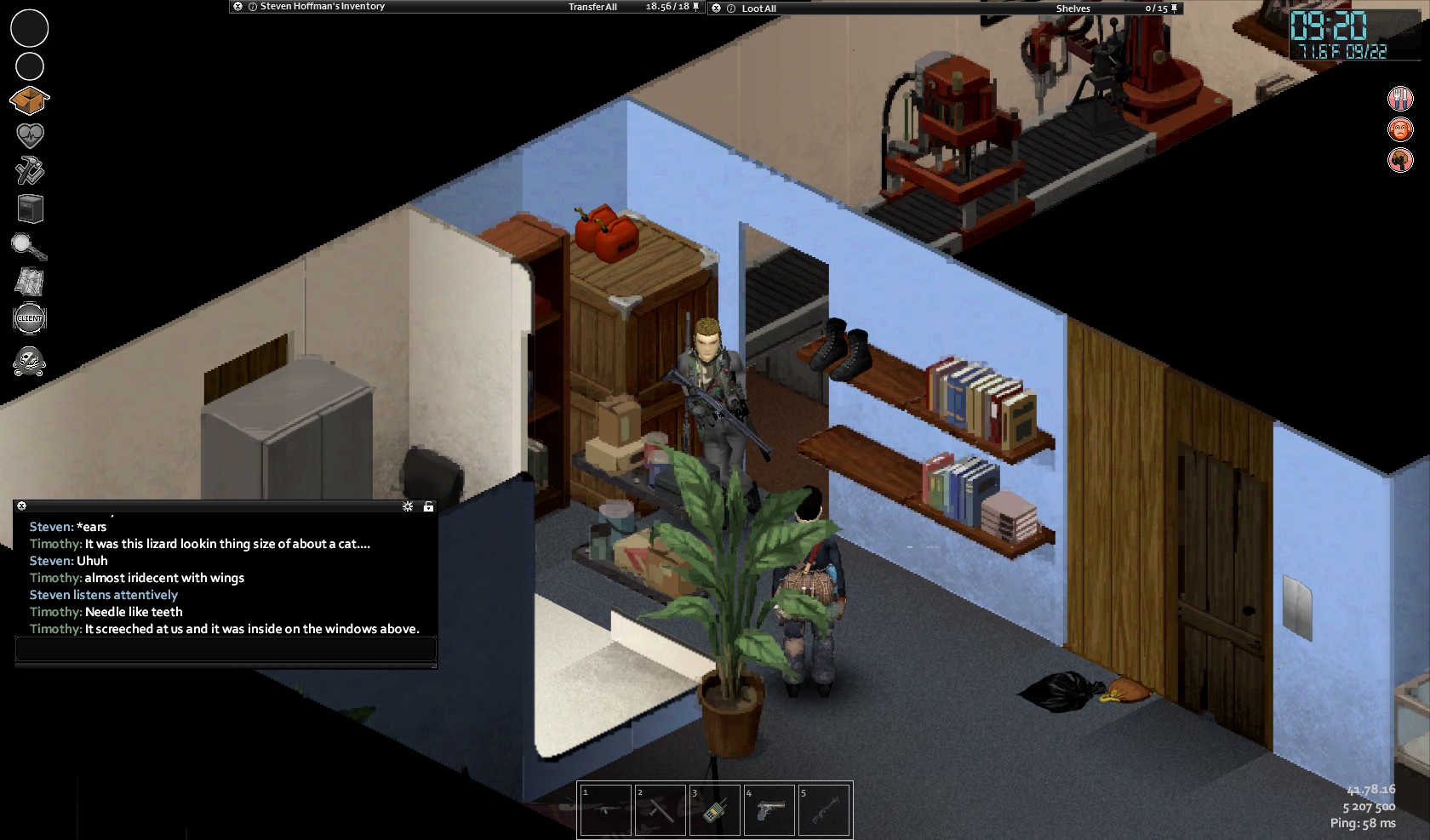The width and height of the screenshot is (1430, 840).
Task: Open the world map icon
Action: pyautogui.click(x=30, y=282)
